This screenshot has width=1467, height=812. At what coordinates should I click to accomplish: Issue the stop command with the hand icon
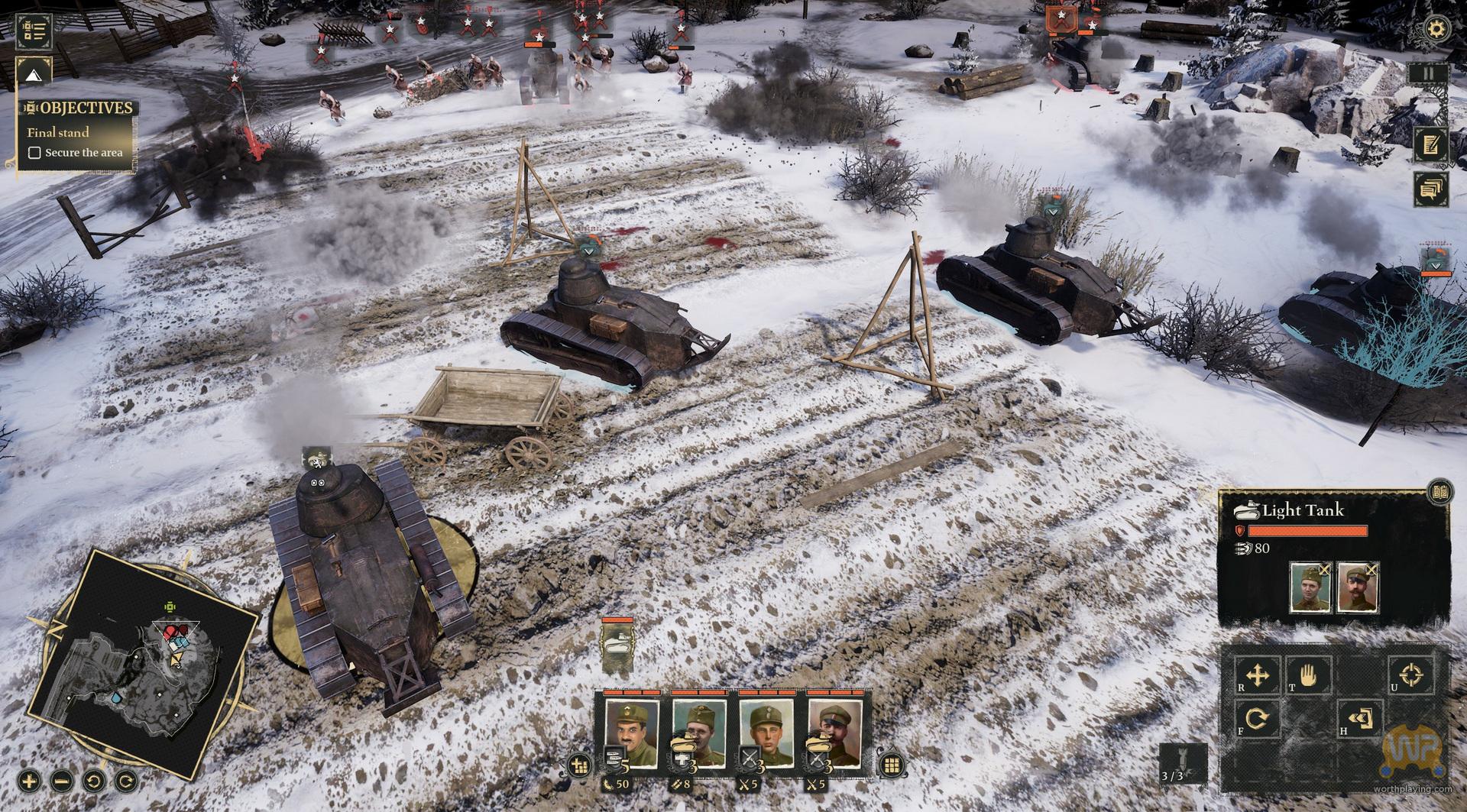point(1309,676)
